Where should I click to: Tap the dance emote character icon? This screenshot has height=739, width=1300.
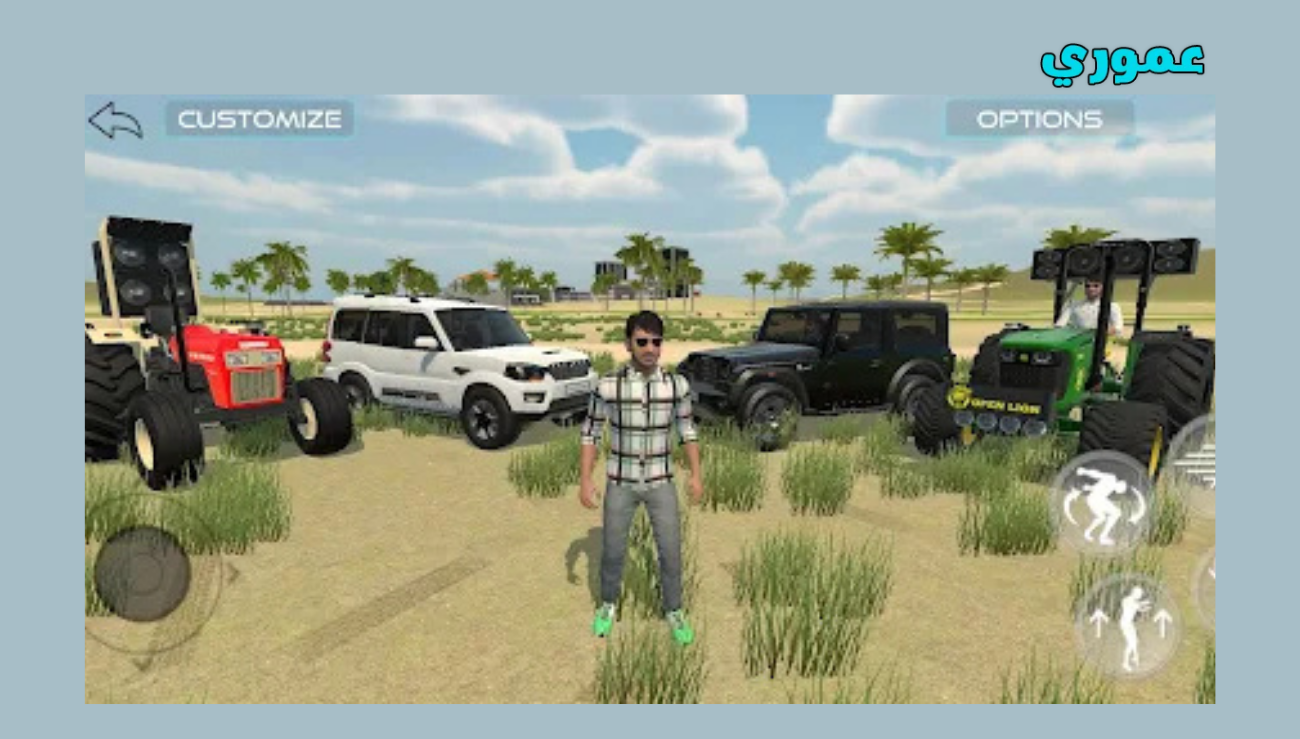coord(1130,625)
